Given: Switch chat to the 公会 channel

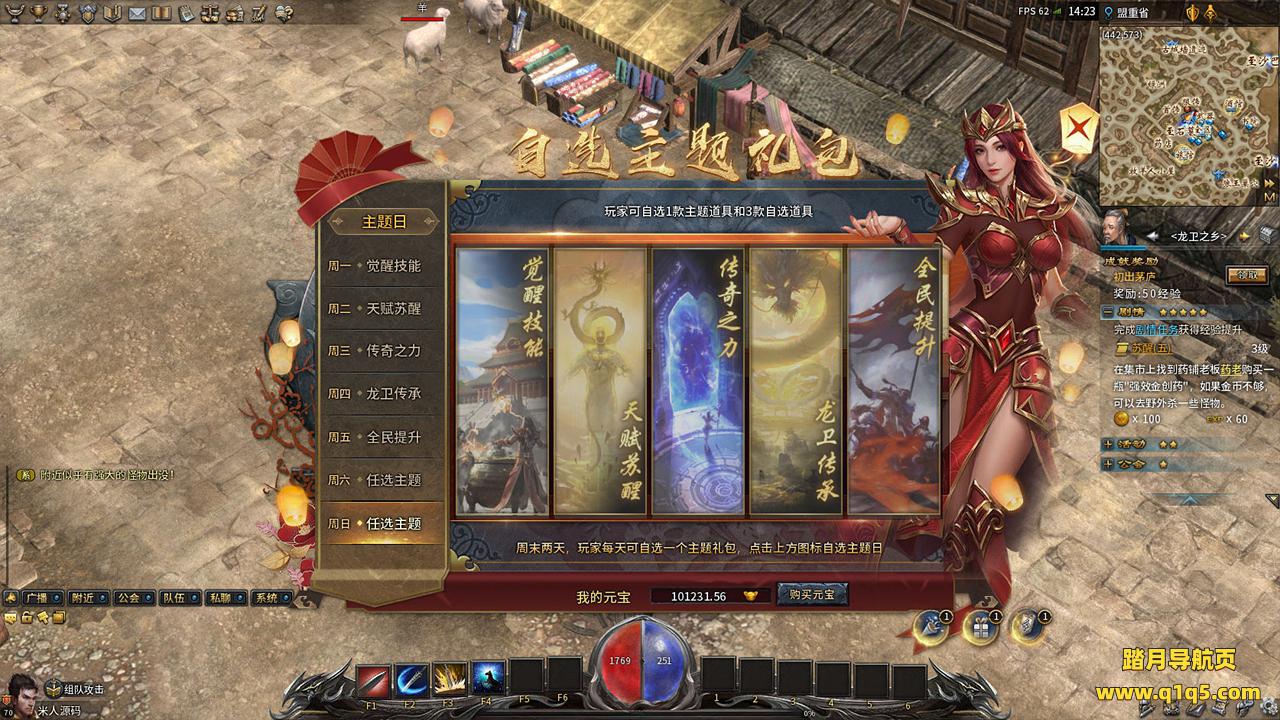Looking at the screenshot, I should [128, 598].
